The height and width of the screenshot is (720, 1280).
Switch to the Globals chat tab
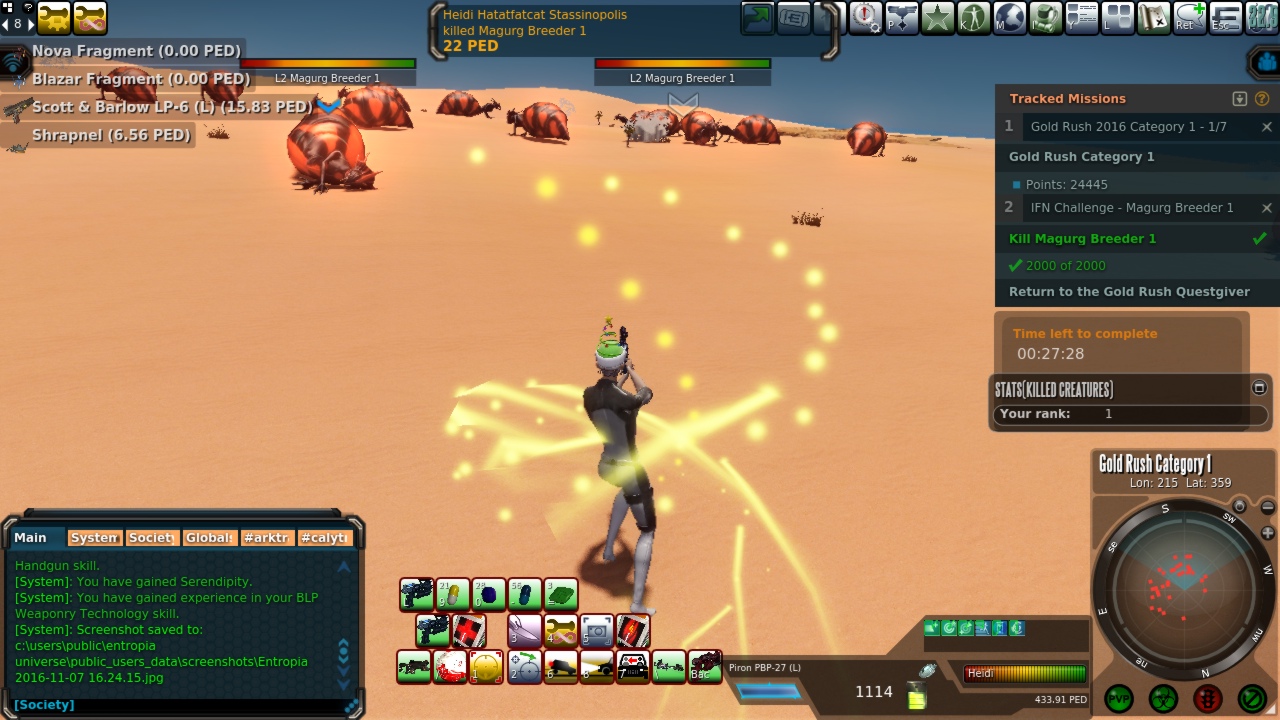tap(209, 538)
